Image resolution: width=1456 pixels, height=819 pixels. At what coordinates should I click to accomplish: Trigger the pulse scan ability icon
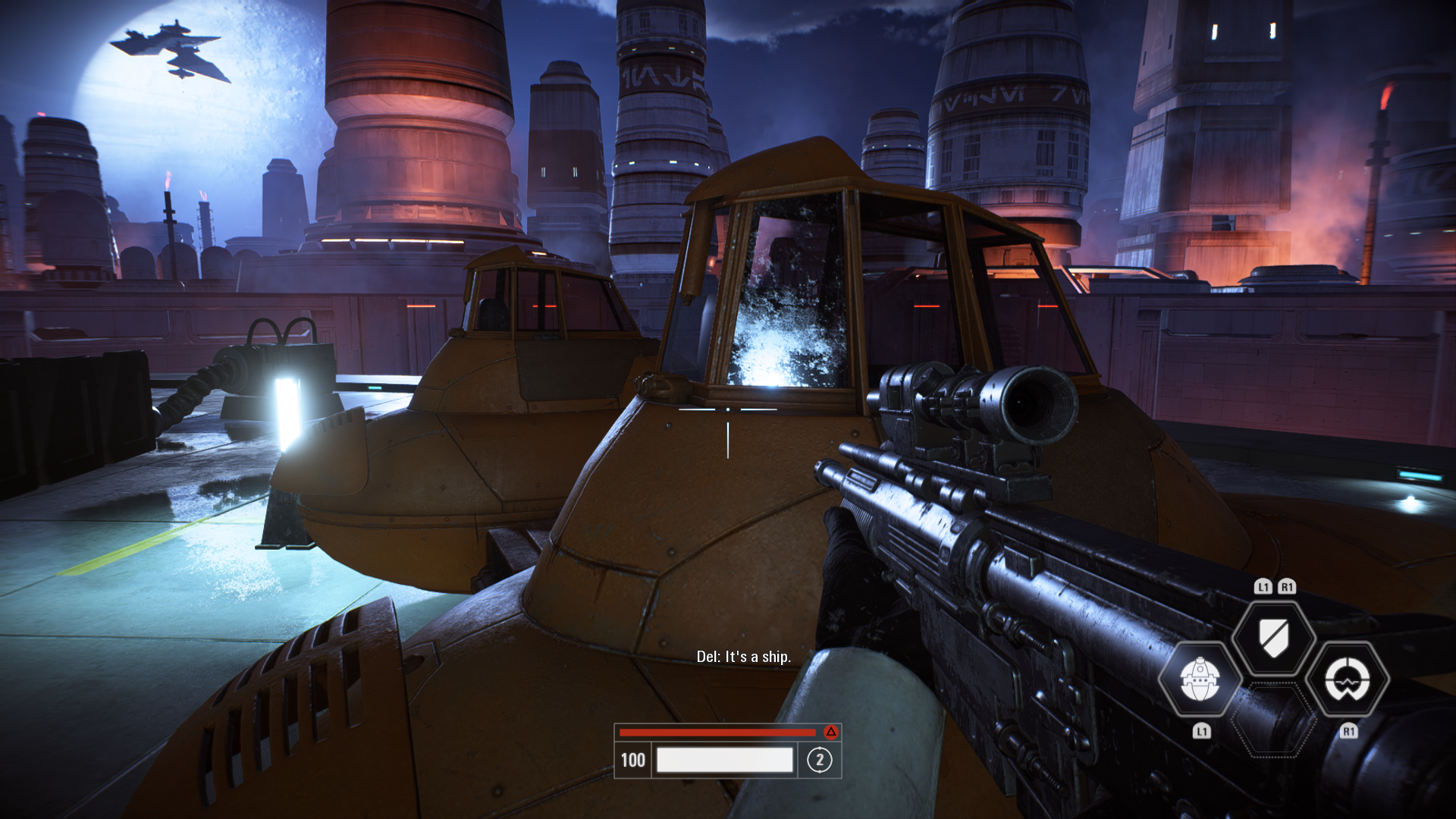coord(1348,679)
